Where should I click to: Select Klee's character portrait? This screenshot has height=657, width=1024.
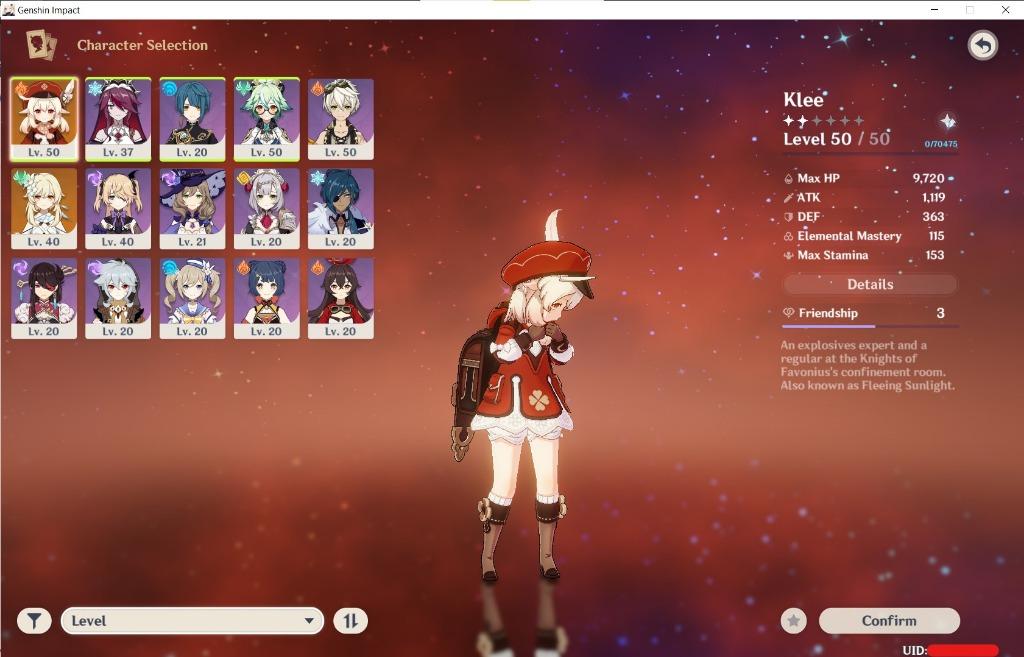coord(44,119)
